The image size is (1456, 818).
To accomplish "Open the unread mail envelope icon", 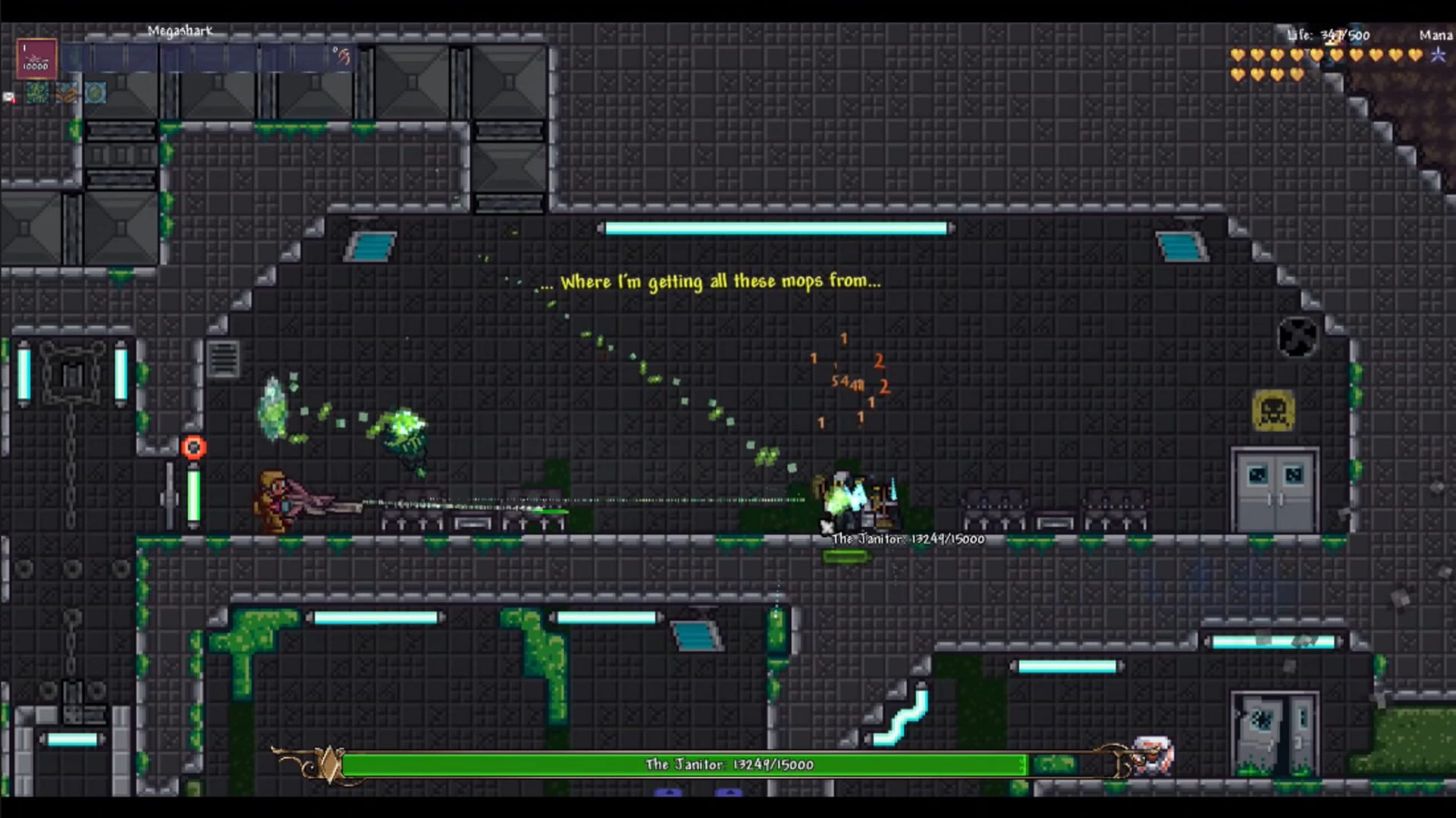I will pyautogui.click(x=8, y=96).
